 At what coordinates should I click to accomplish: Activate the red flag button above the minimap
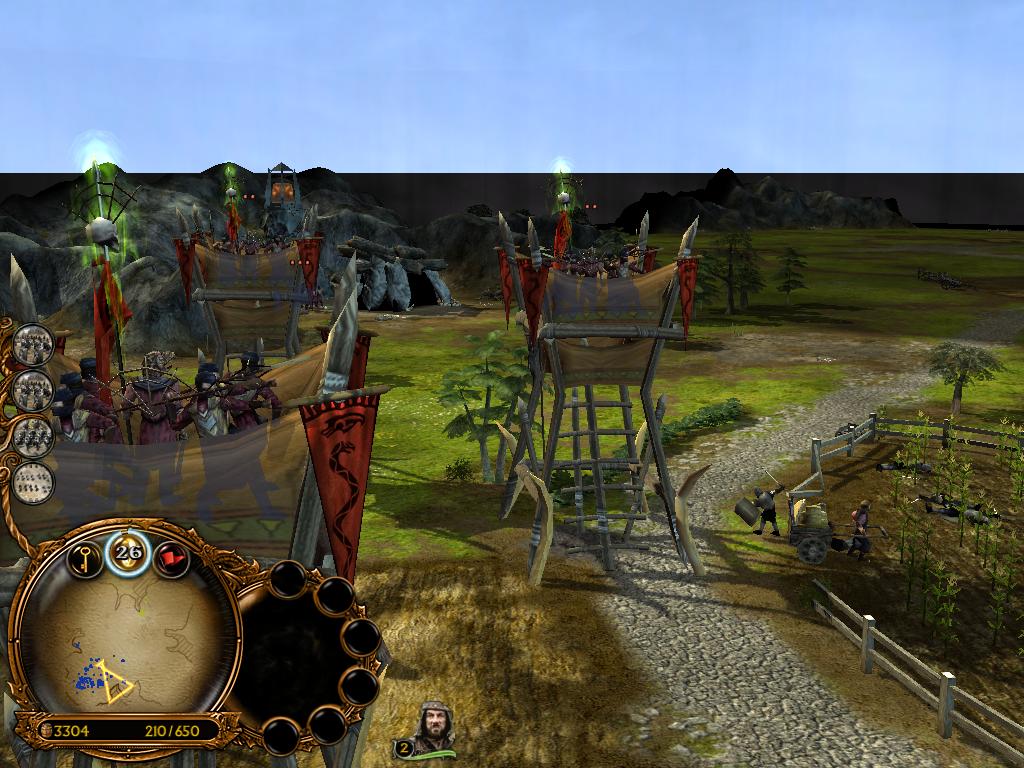tap(172, 558)
